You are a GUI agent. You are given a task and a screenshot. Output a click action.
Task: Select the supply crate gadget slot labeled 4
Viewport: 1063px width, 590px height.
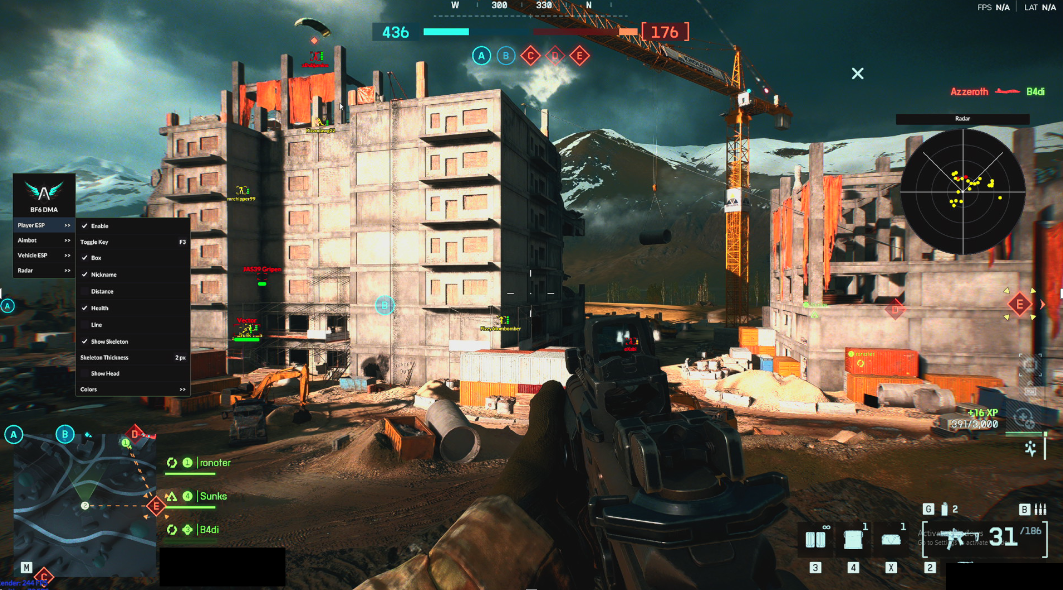point(853,540)
